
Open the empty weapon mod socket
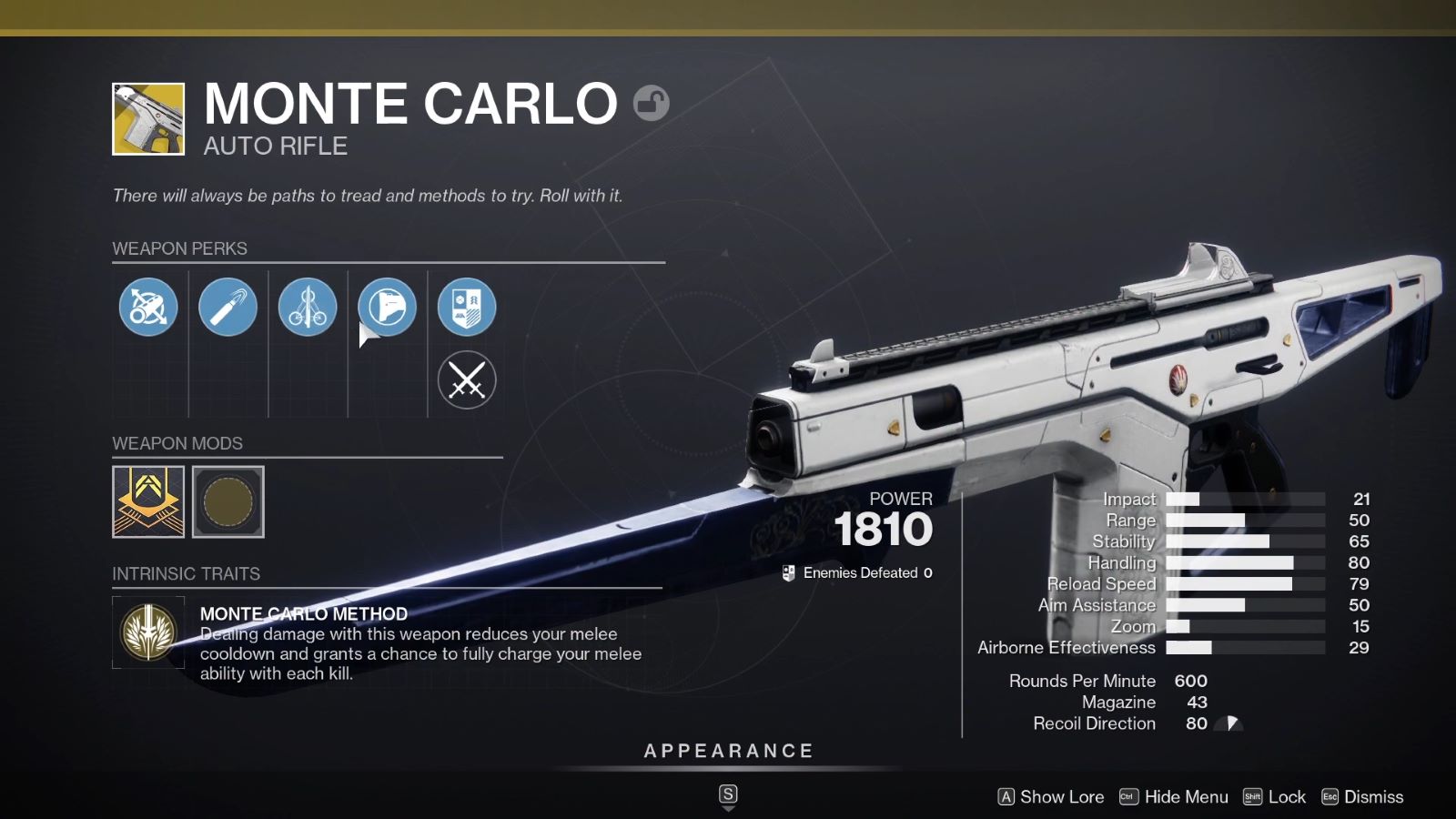[x=227, y=500]
